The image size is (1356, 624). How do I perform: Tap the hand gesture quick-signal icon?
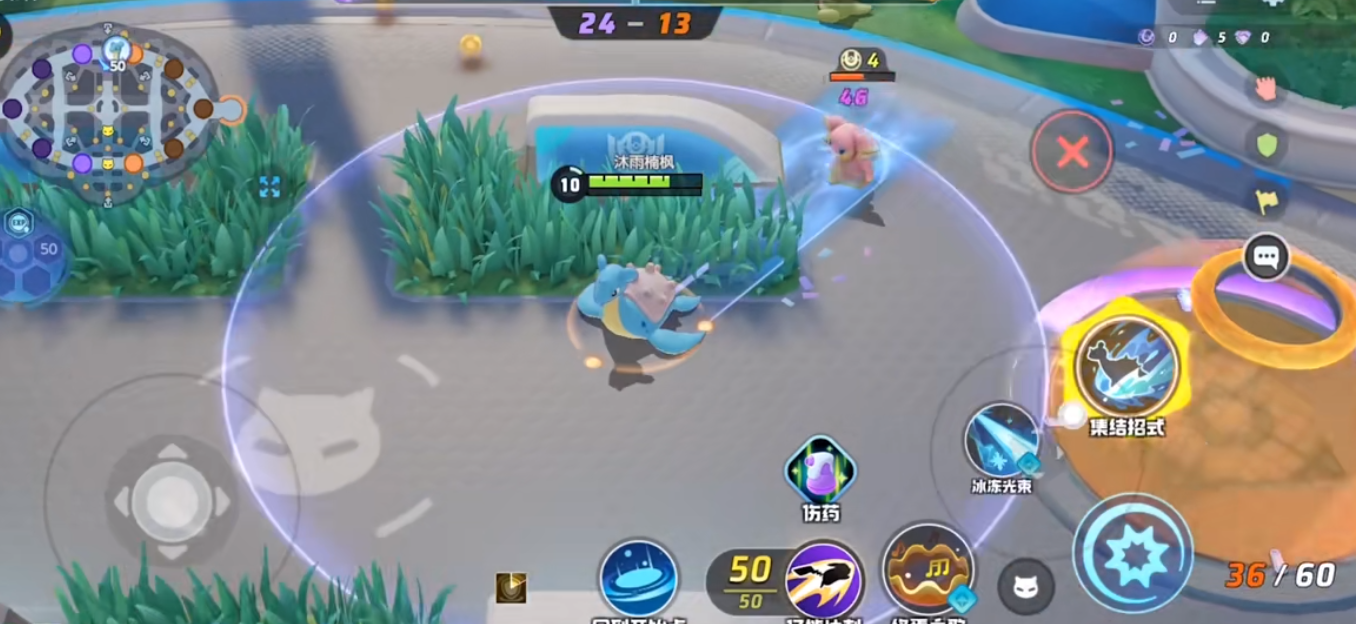(1266, 88)
